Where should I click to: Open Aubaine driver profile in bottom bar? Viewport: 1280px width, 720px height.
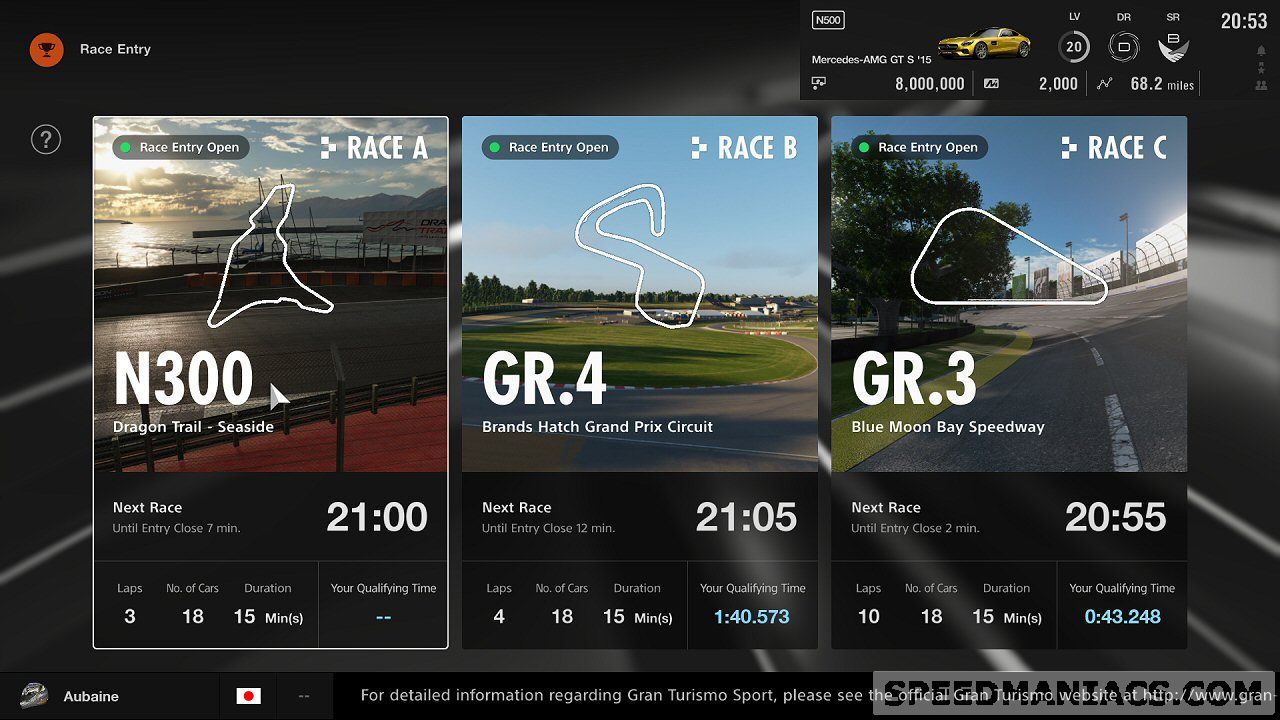pyautogui.click(x=90, y=696)
